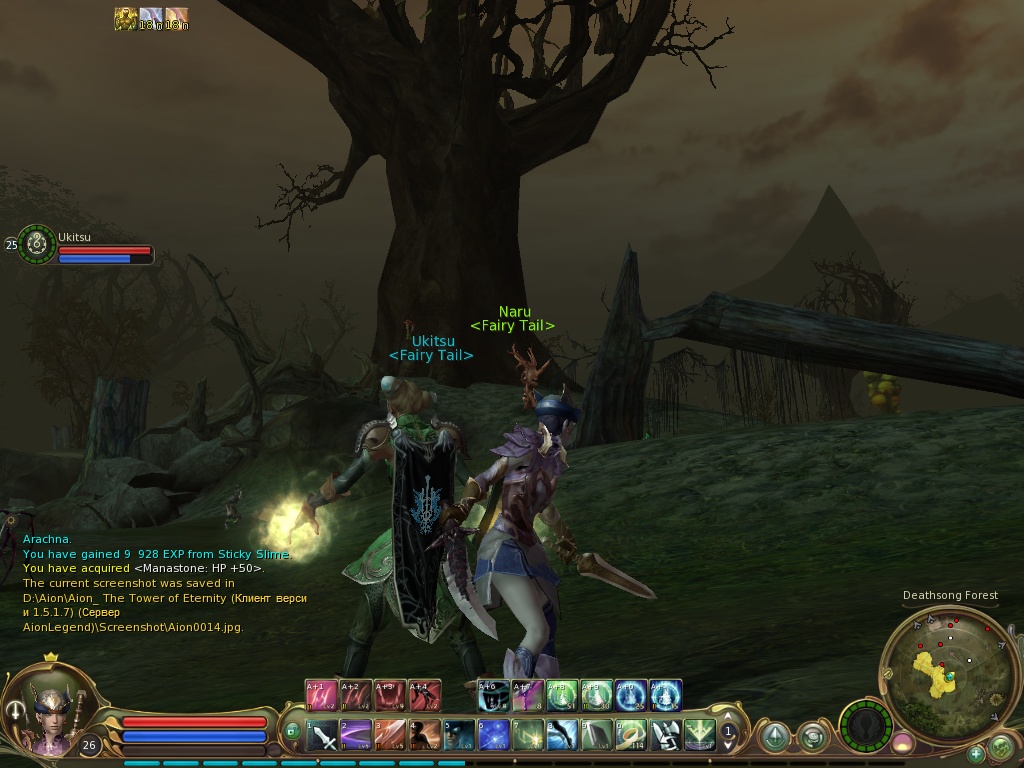1024x768 pixels.
Task: Use the purple slash skill in slot 2
Action: pyautogui.click(x=357, y=736)
